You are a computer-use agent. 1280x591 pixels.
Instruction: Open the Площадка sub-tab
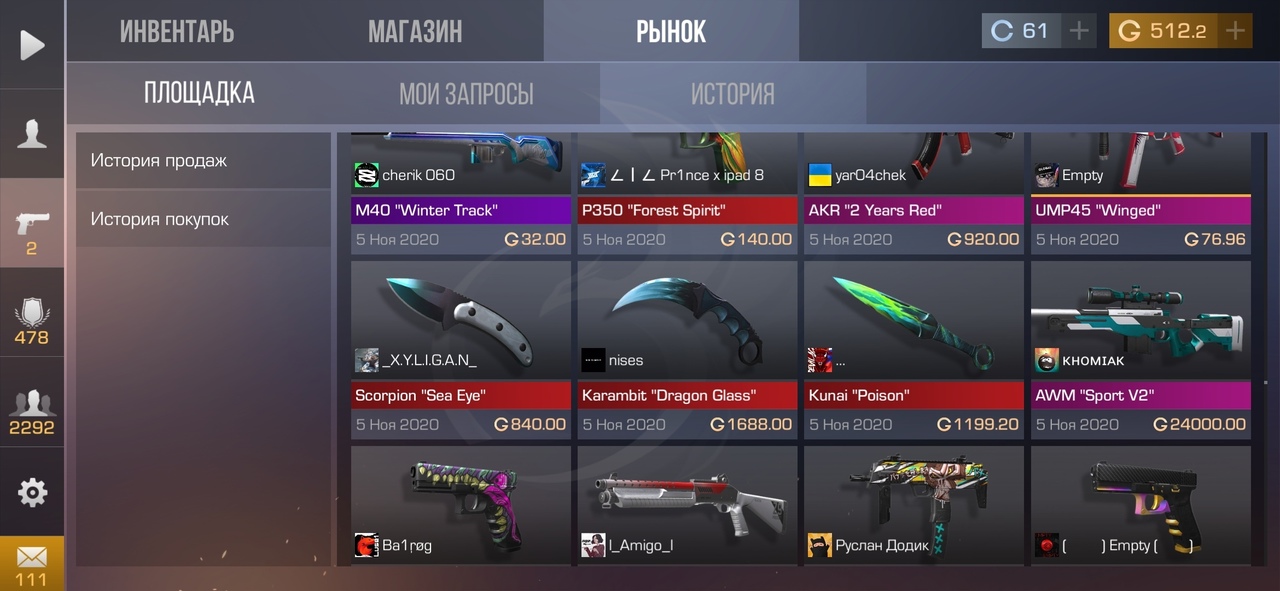click(x=199, y=93)
